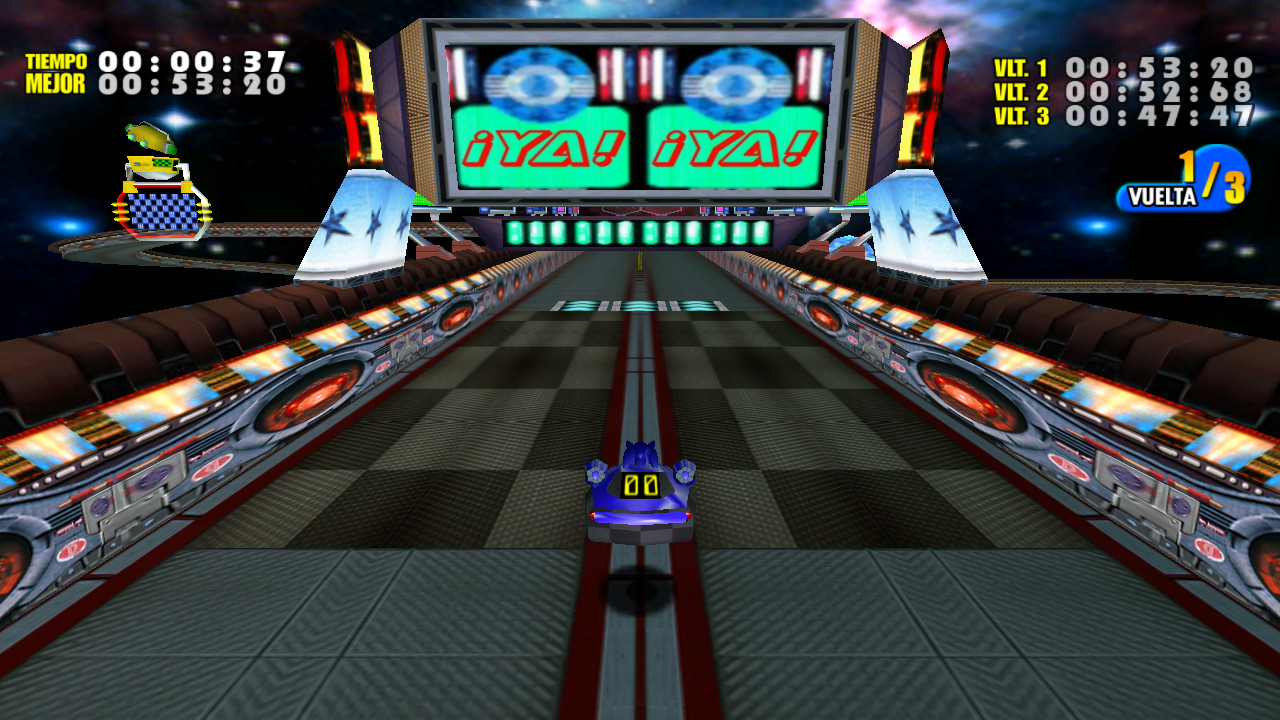Toggle the right ¡YA! start signal panel
1280x720 pixels.
pyautogui.click(x=737, y=147)
